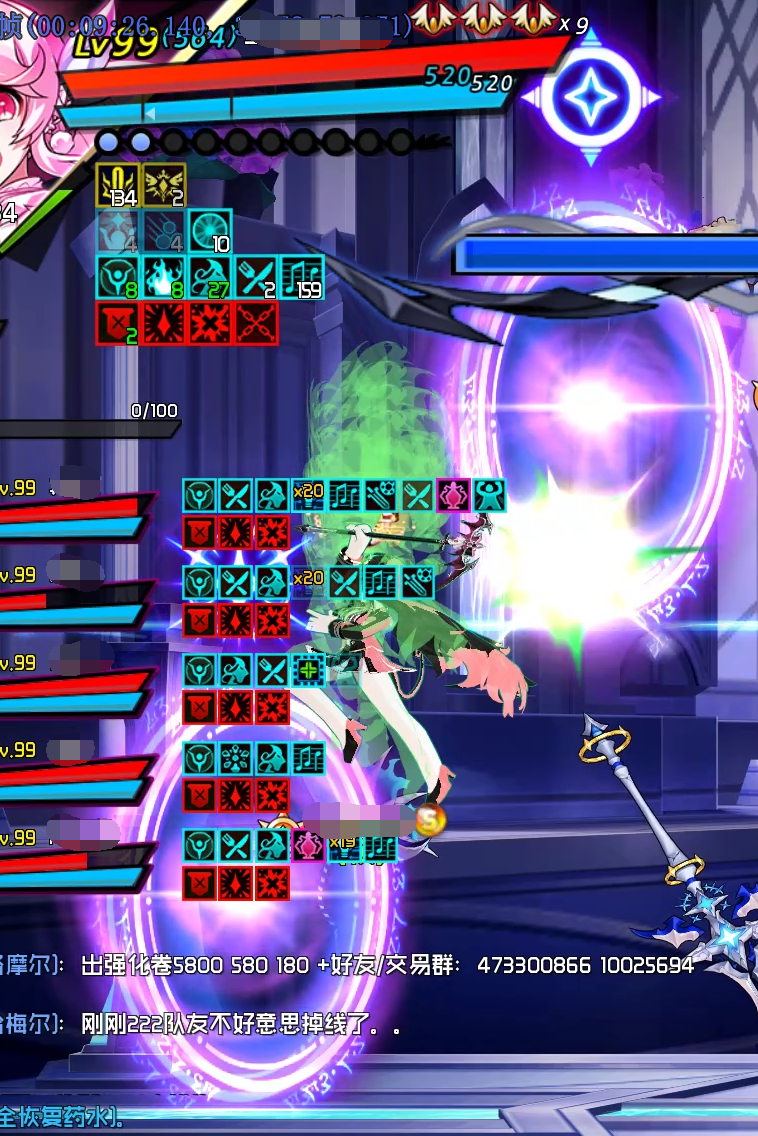Inspect the red shield debuff showing 2
This screenshot has height=1136, width=758.
point(117,323)
